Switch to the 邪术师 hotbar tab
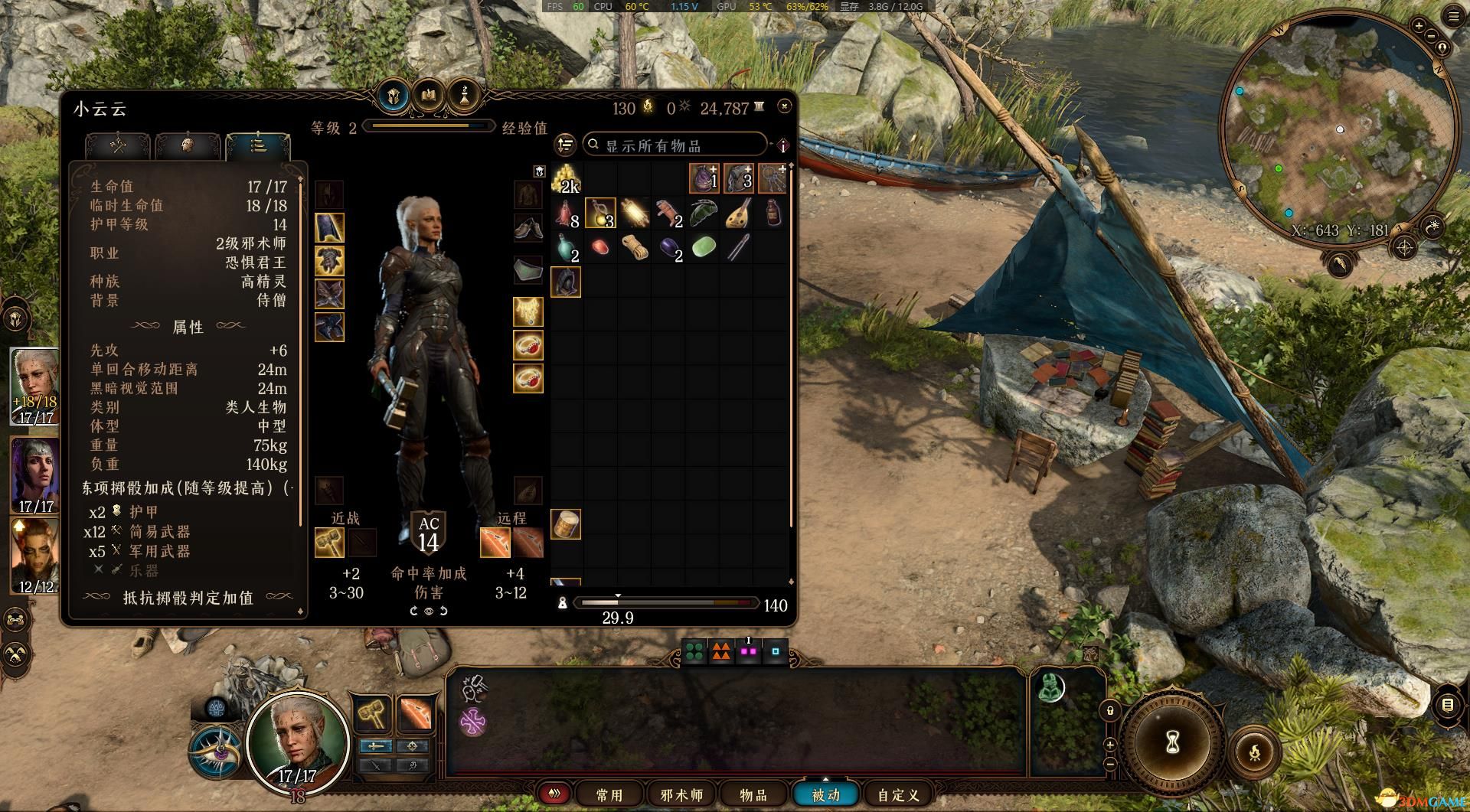This screenshot has width=1470, height=812. pos(681,795)
